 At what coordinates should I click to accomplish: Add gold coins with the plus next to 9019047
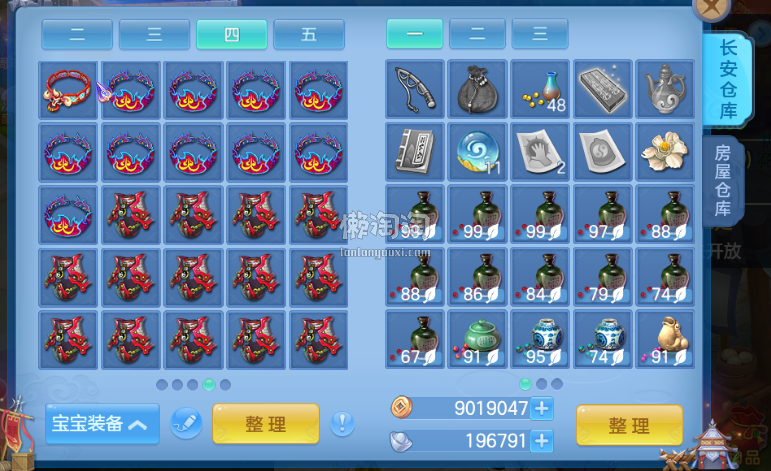542,408
